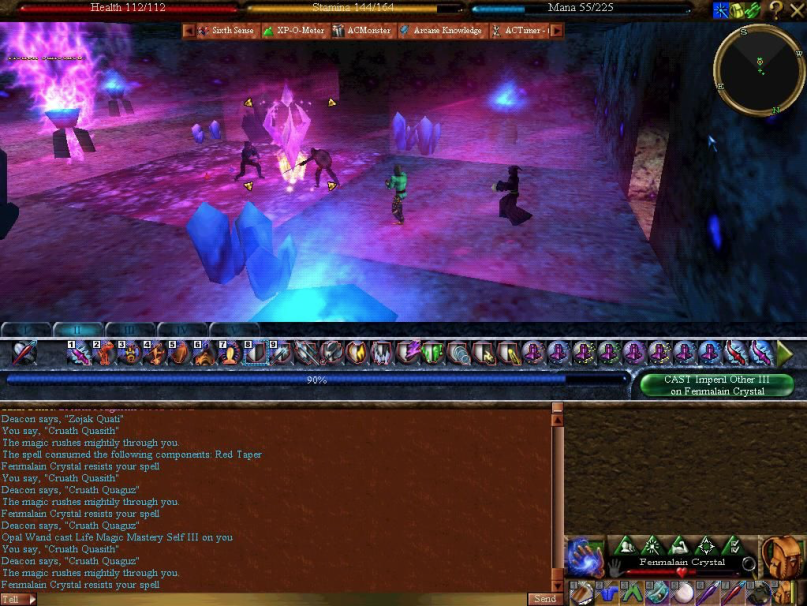Cast Imperil Other III on Fenmalain Crystal
Viewport: 807px width, 606px height.
716,385
